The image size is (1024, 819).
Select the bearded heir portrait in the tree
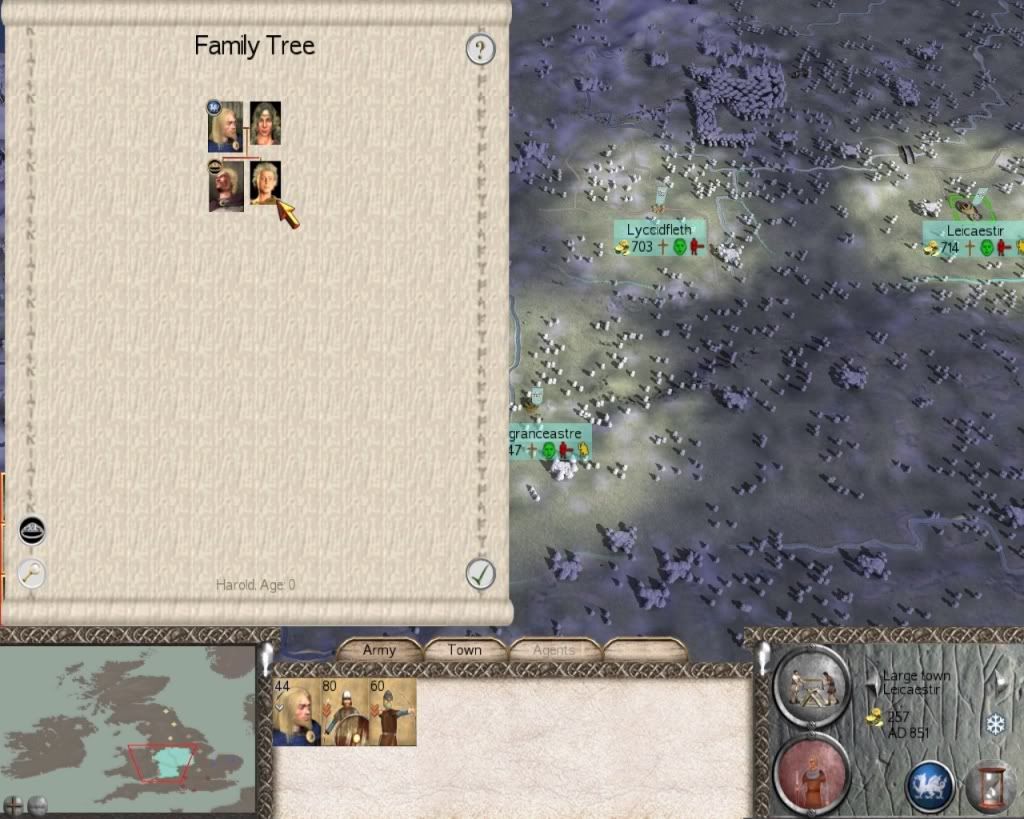tap(226, 187)
